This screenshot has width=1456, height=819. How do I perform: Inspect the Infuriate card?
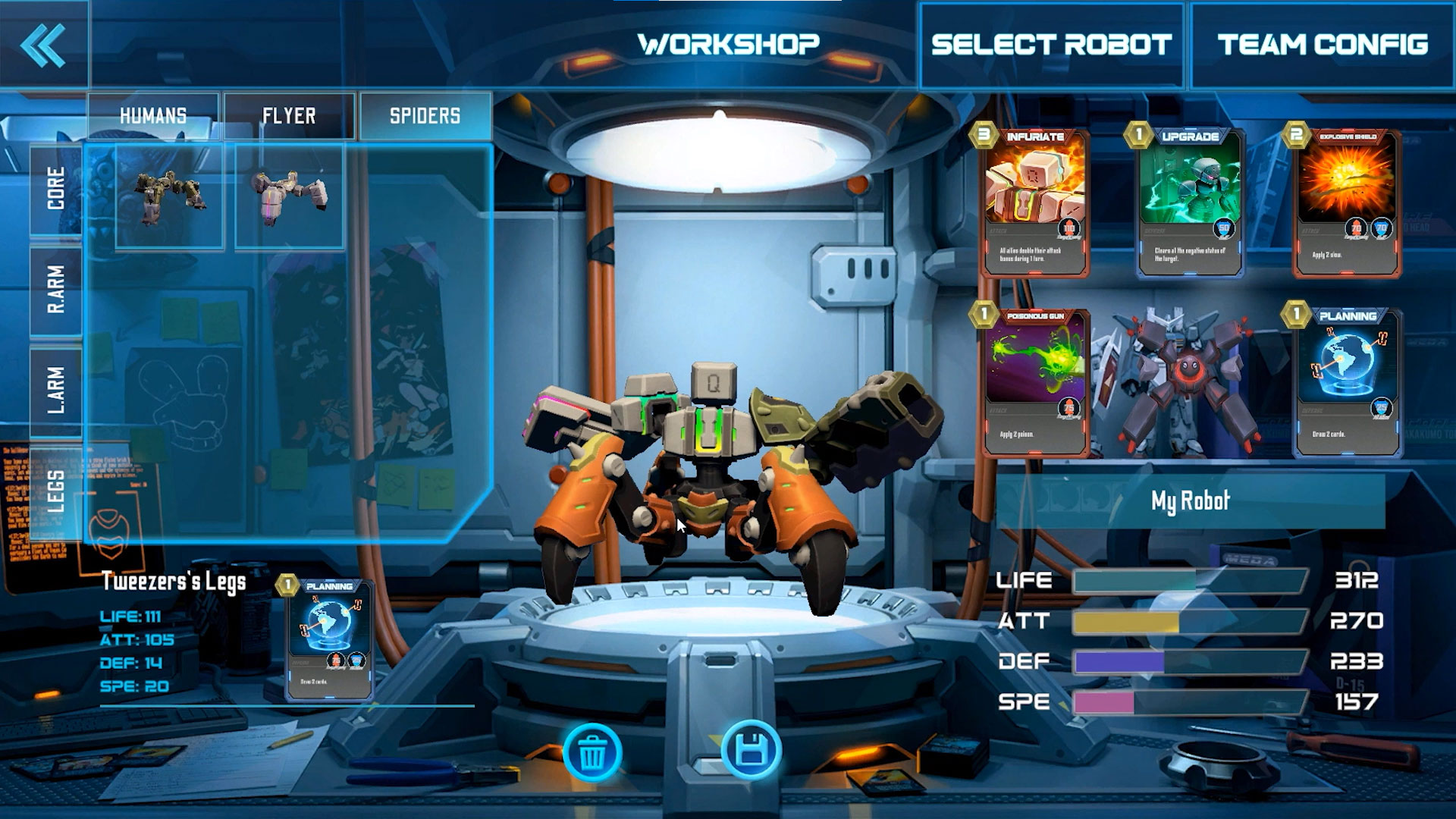pyautogui.click(x=1035, y=203)
